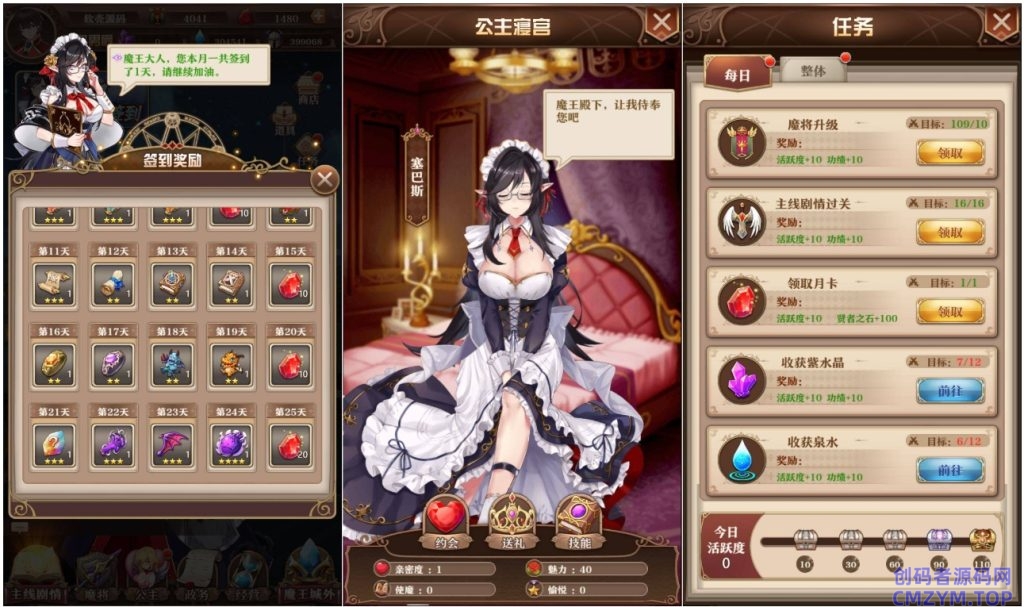Select the 第18天 blue creature reward
This screenshot has height=607, width=1024.
click(x=172, y=365)
